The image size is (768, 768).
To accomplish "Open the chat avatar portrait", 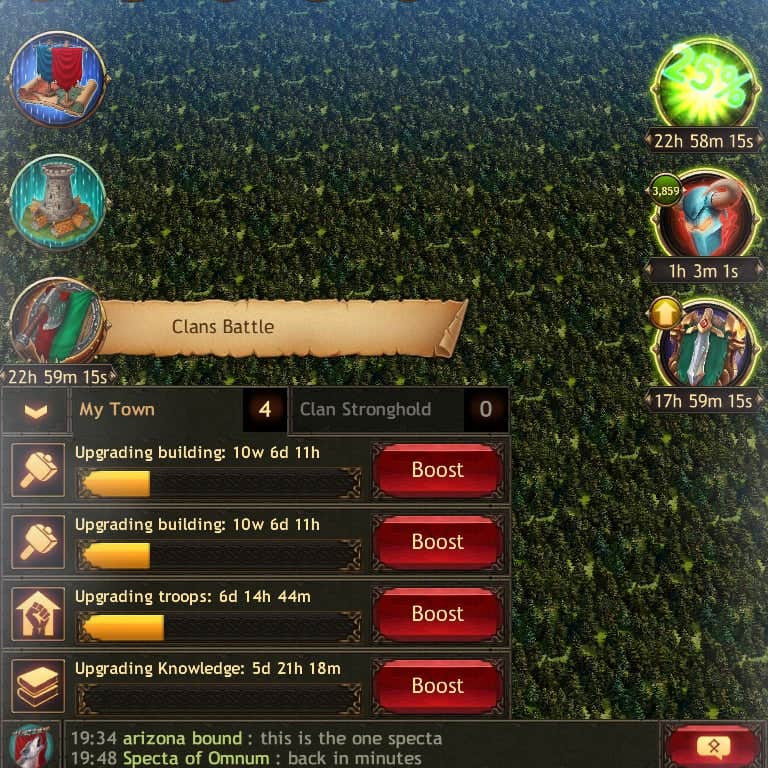I will 31,747.
